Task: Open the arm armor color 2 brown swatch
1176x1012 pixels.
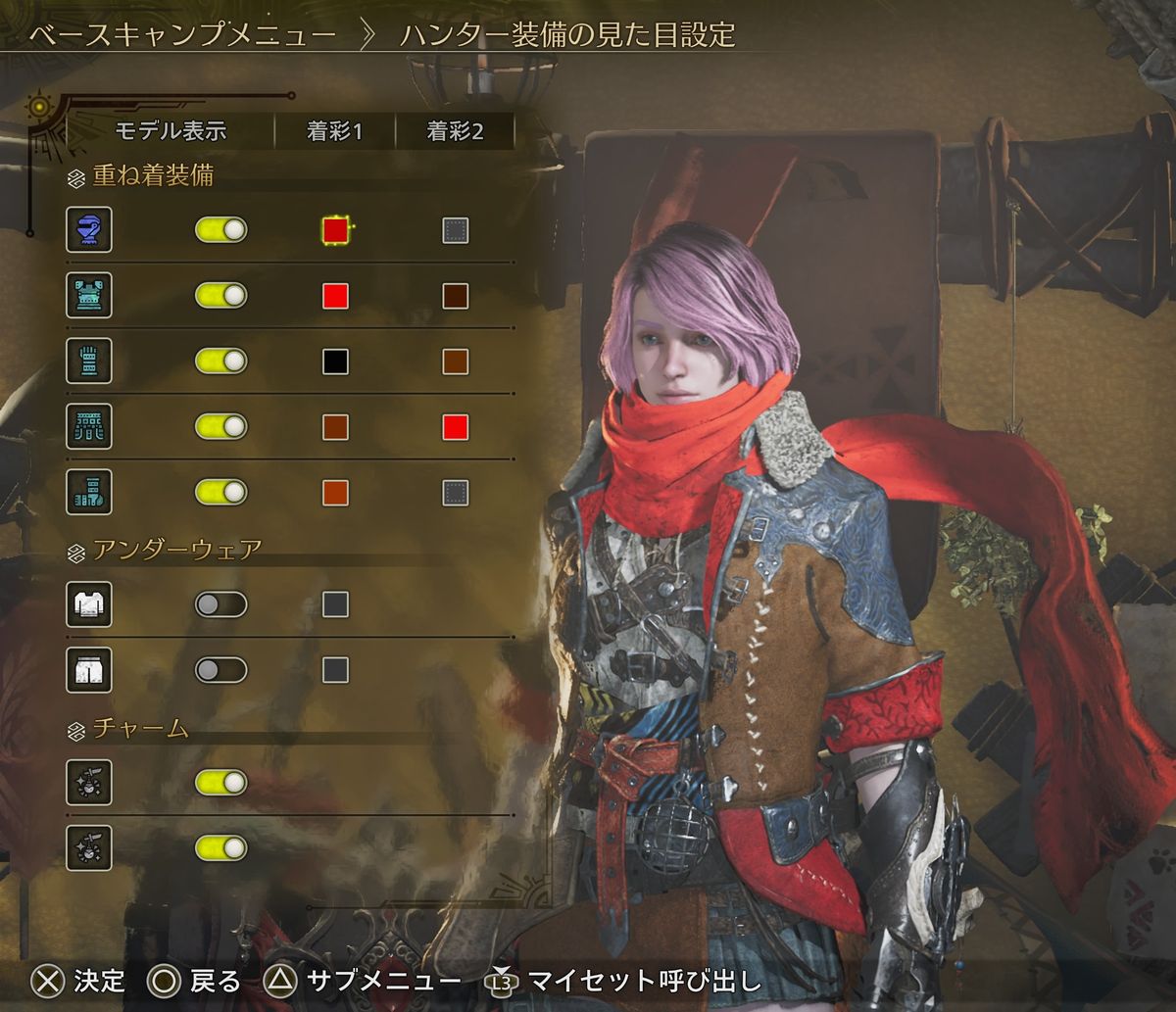Action: click(455, 361)
